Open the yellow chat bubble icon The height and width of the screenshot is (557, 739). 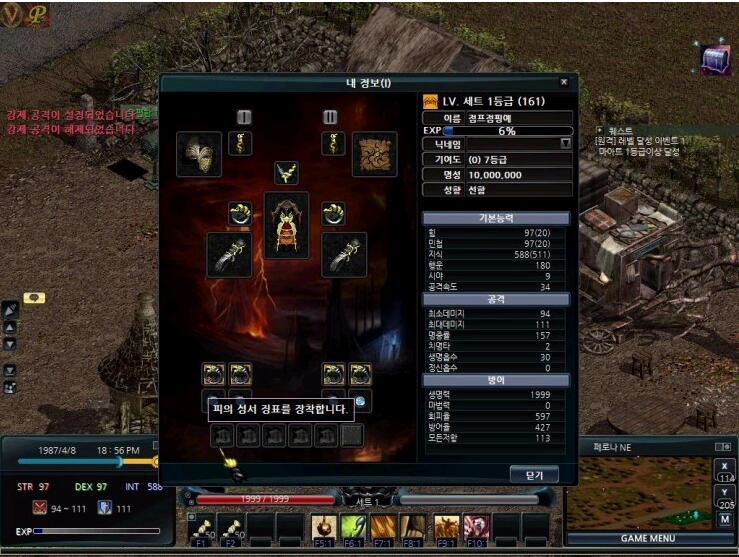point(34,298)
